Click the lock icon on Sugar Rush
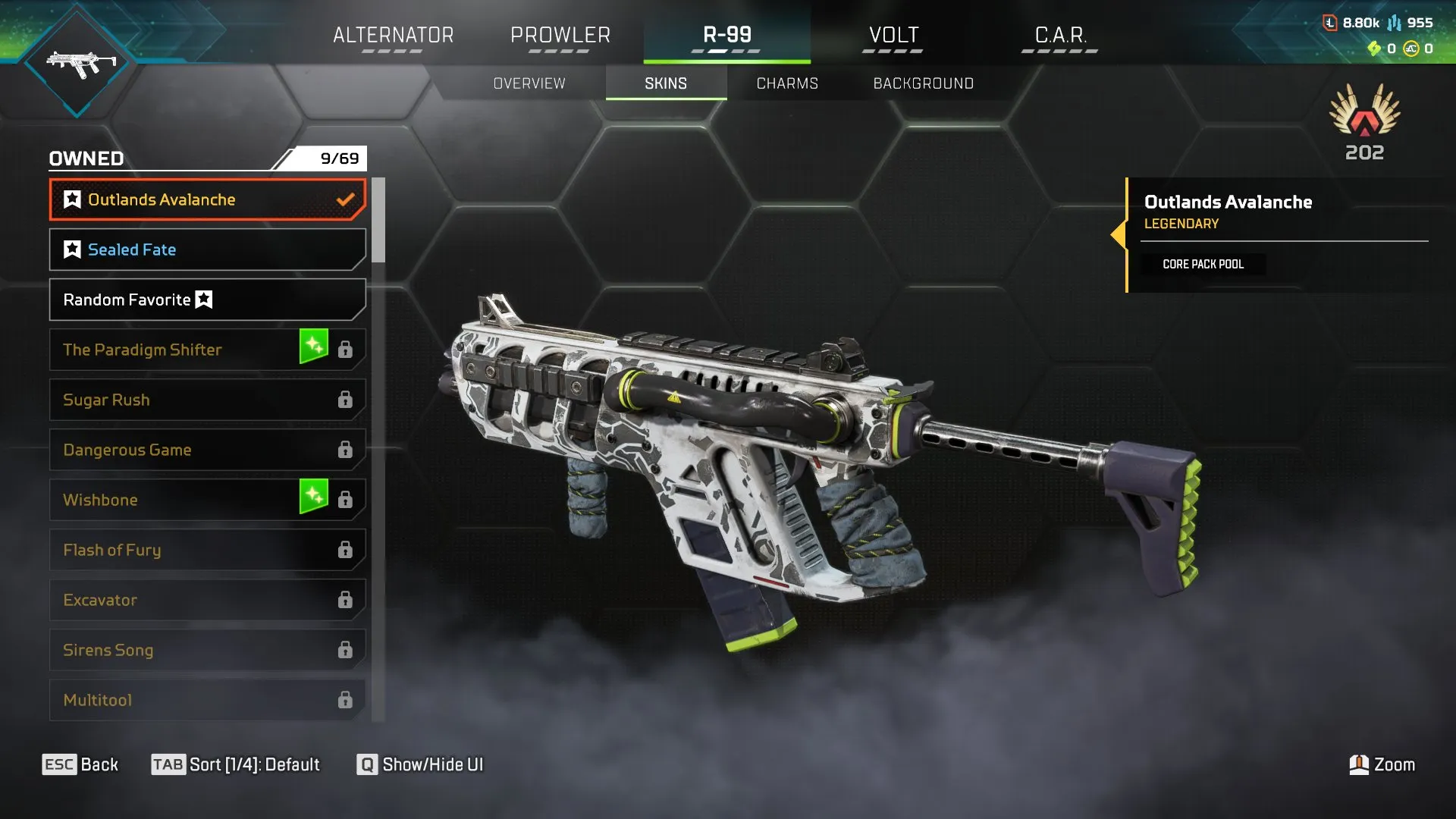 [346, 400]
